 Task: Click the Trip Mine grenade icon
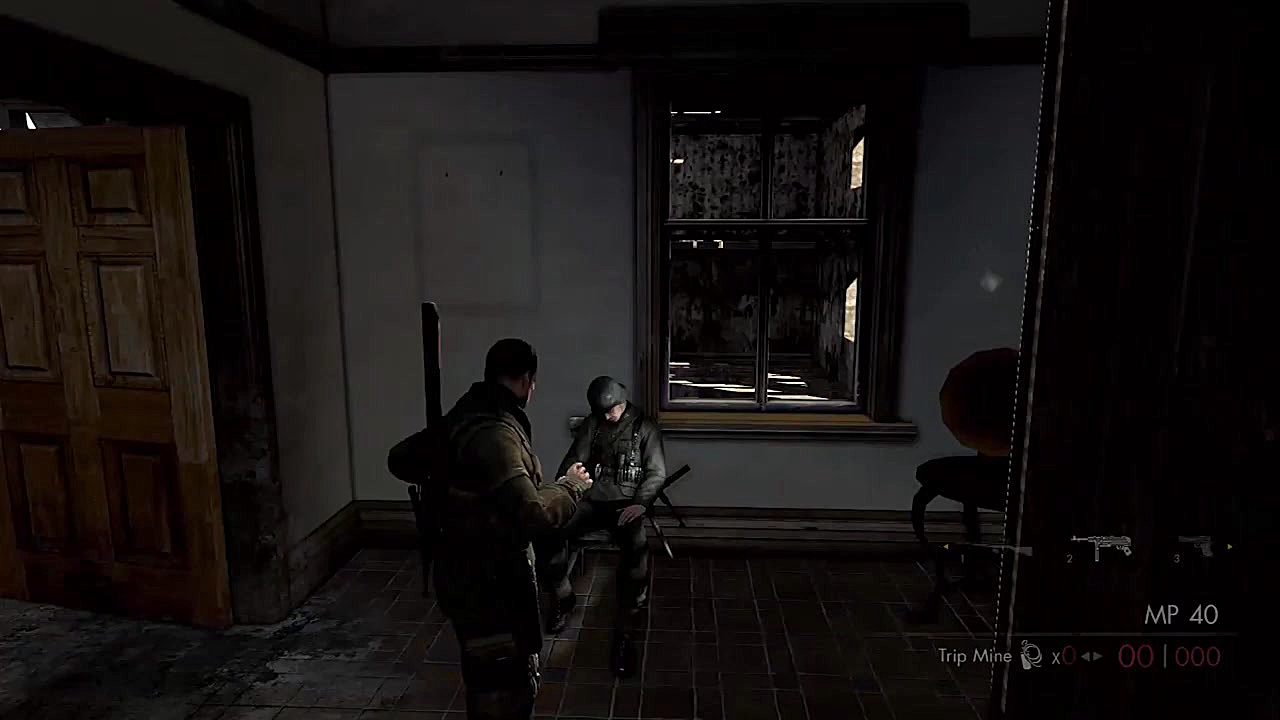click(1030, 654)
